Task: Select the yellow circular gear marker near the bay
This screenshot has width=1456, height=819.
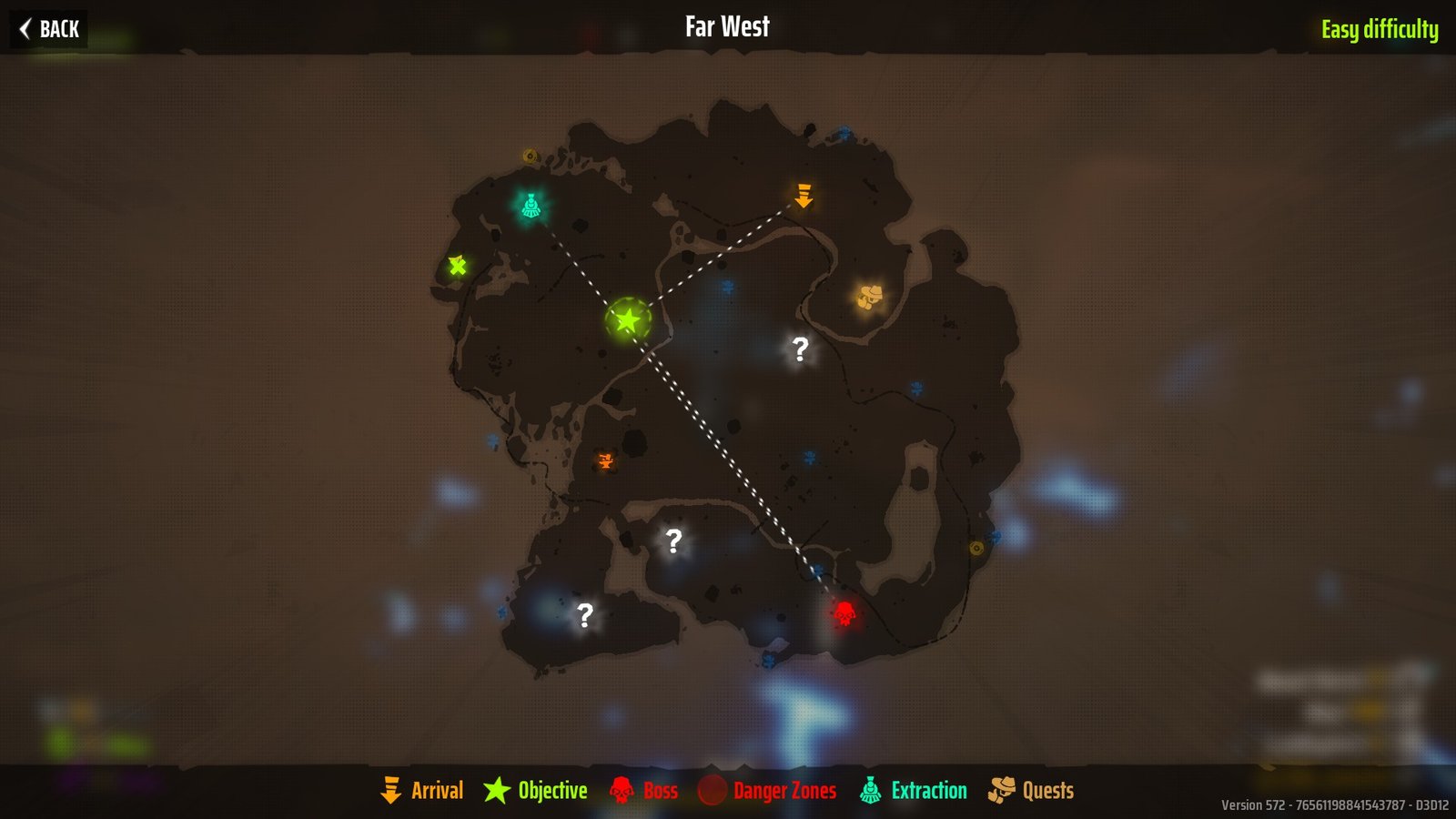Action: 976,548
